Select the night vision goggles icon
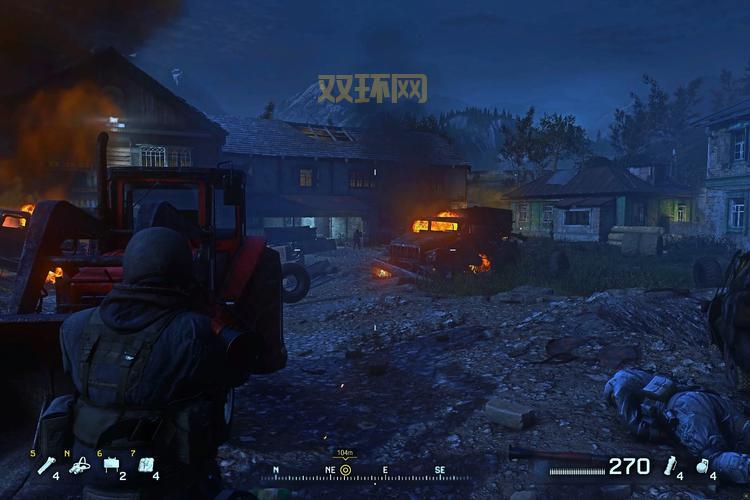The height and width of the screenshot is (500, 750). pos(79,465)
